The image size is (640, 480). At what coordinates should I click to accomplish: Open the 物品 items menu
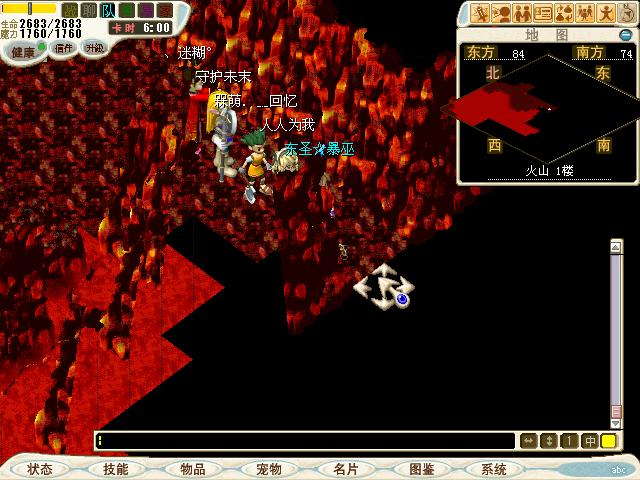(x=192, y=469)
